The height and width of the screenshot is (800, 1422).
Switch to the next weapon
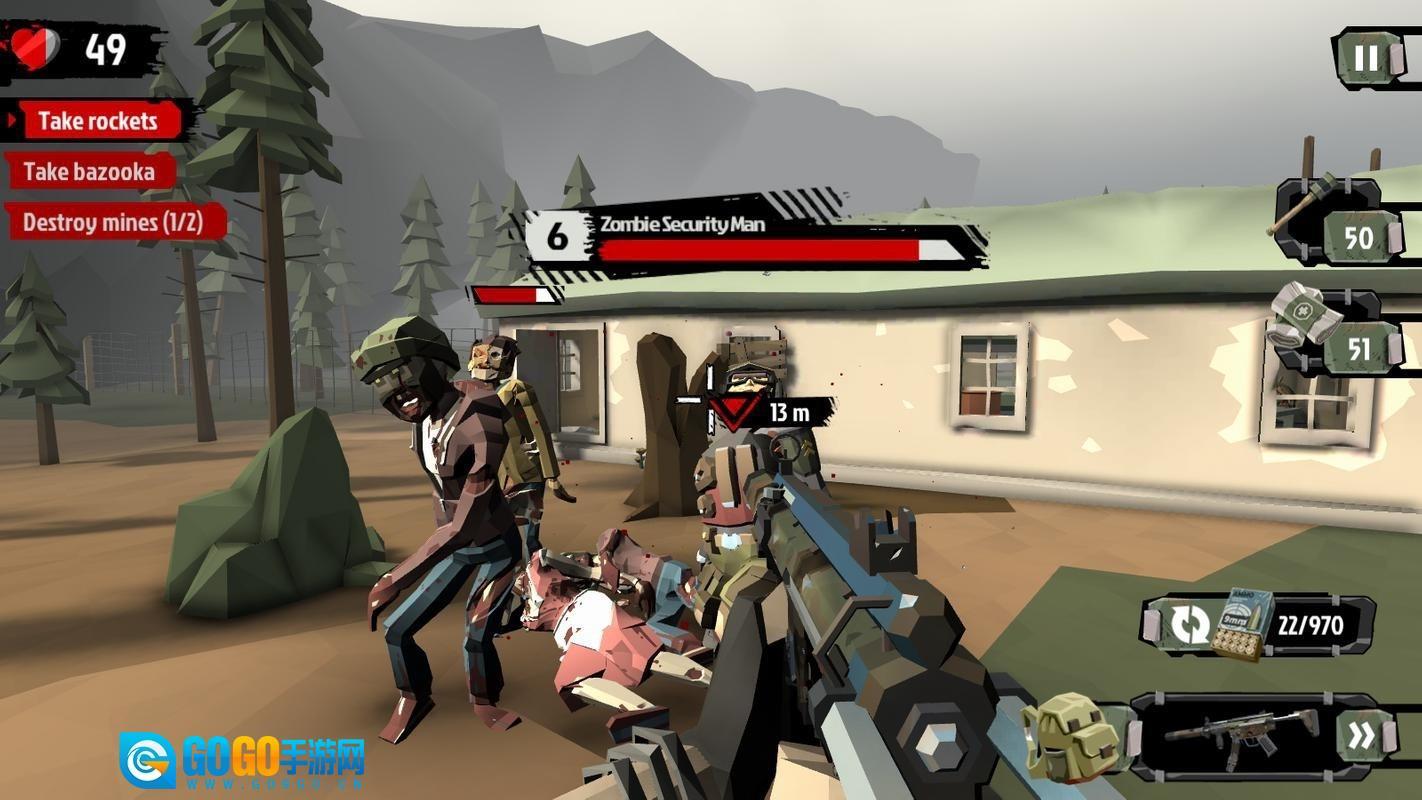[1360, 737]
